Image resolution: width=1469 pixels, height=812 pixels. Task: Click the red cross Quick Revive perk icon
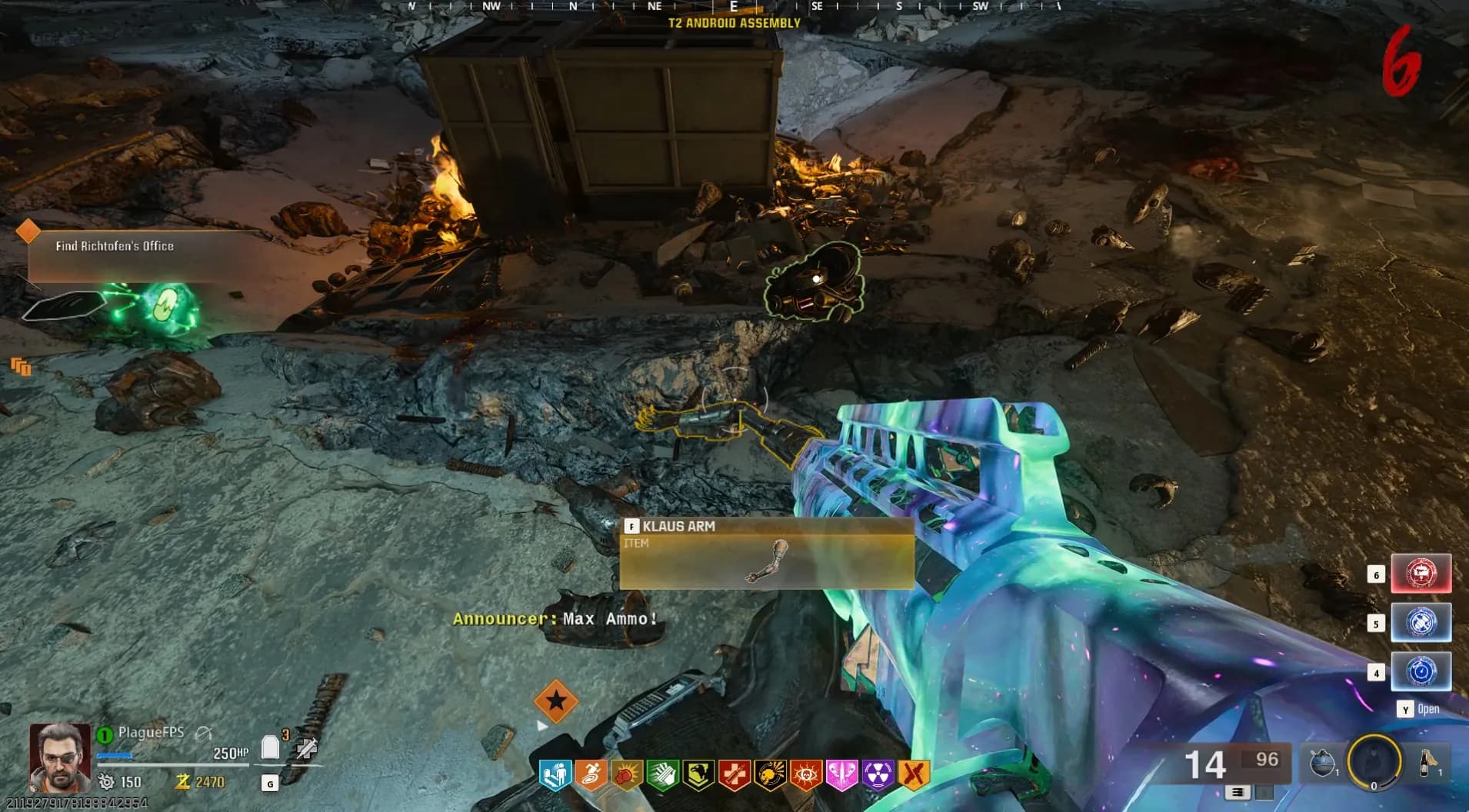734,775
